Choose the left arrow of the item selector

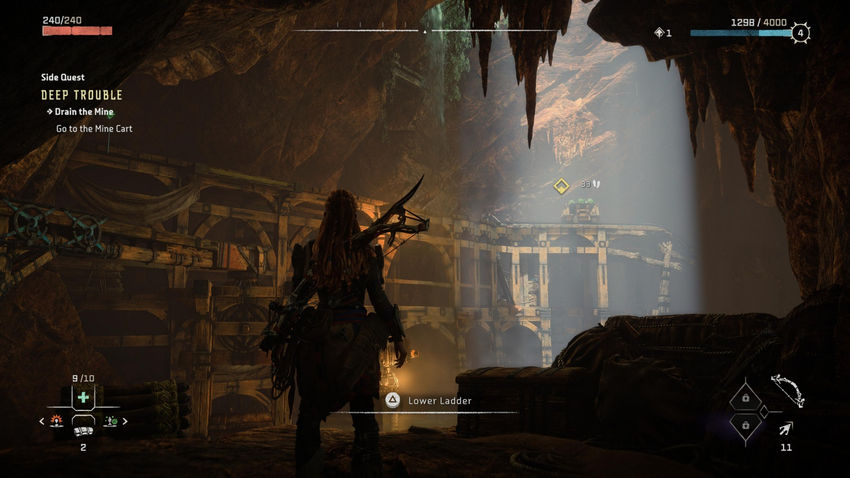(41, 422)
